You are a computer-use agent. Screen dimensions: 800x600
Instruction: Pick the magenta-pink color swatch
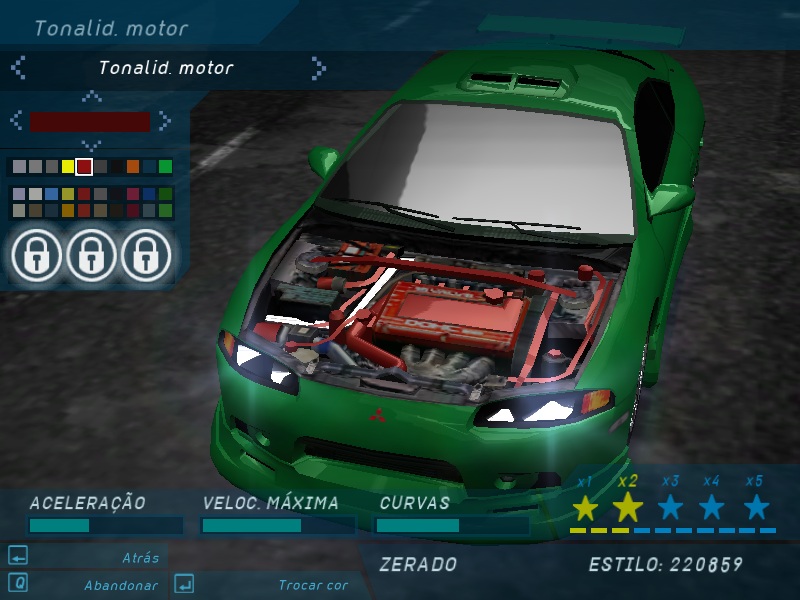pyautogui.click(x=133, y=194)
